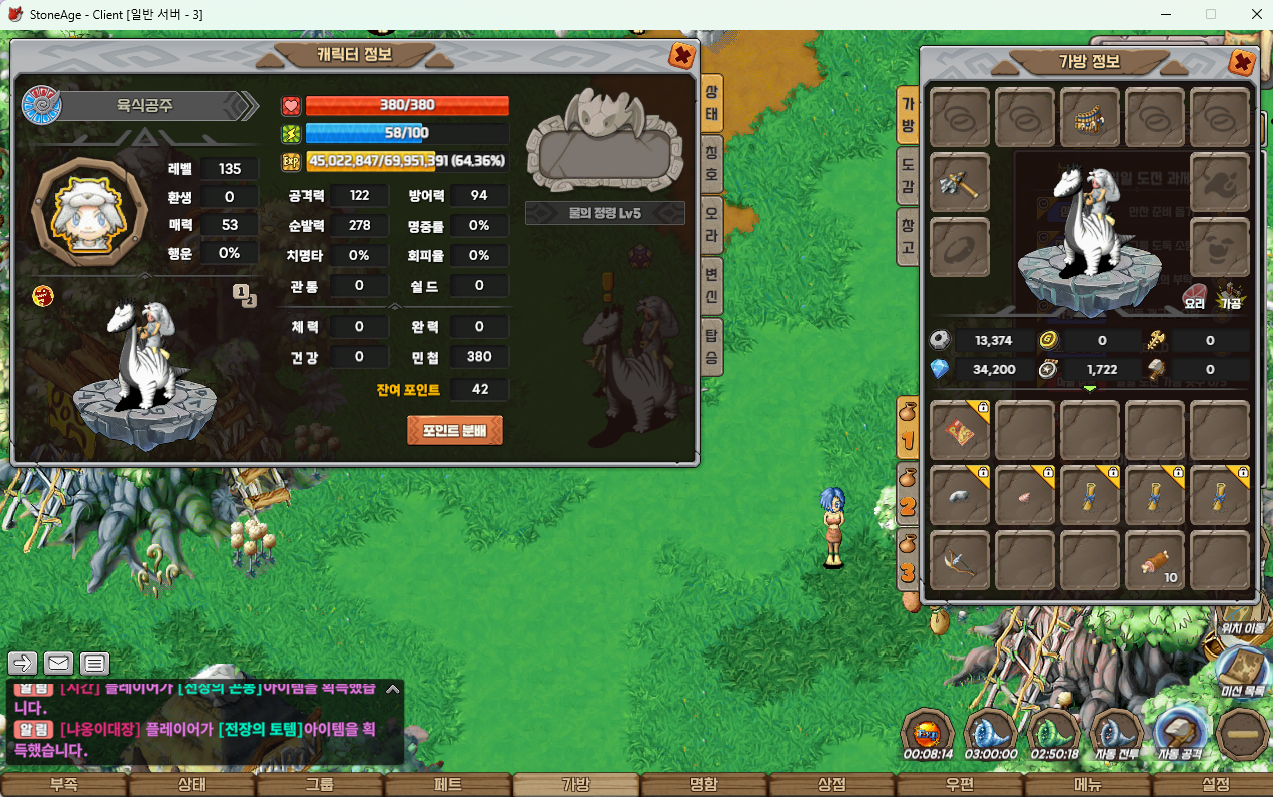The width and height of the screenshot is (1273, 797).
Task: Open the 상점 shop menu
Action: click(x=831, y=785)
